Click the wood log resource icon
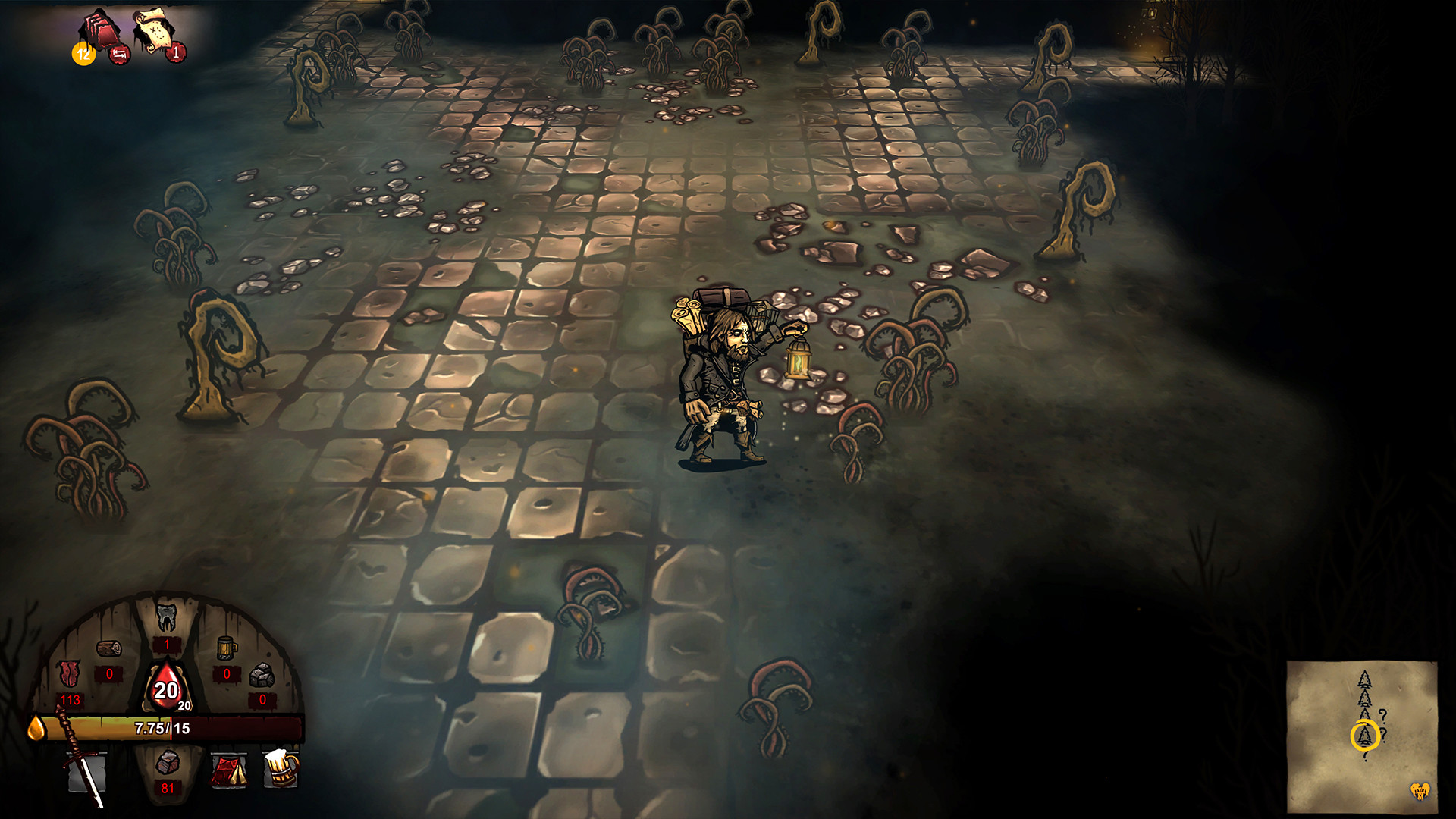This screenshot has width=1456, height=819. [x=108, y=649]
